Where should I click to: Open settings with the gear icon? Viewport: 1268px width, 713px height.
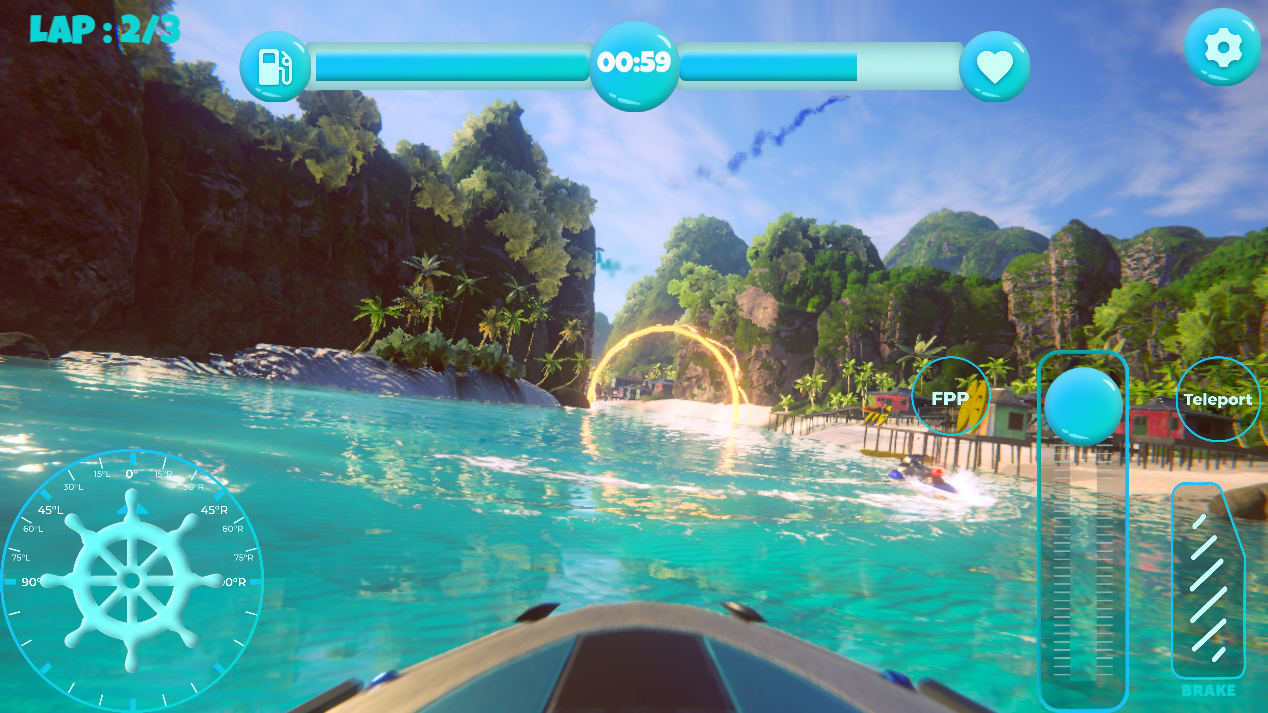(x=1221, y=48)
